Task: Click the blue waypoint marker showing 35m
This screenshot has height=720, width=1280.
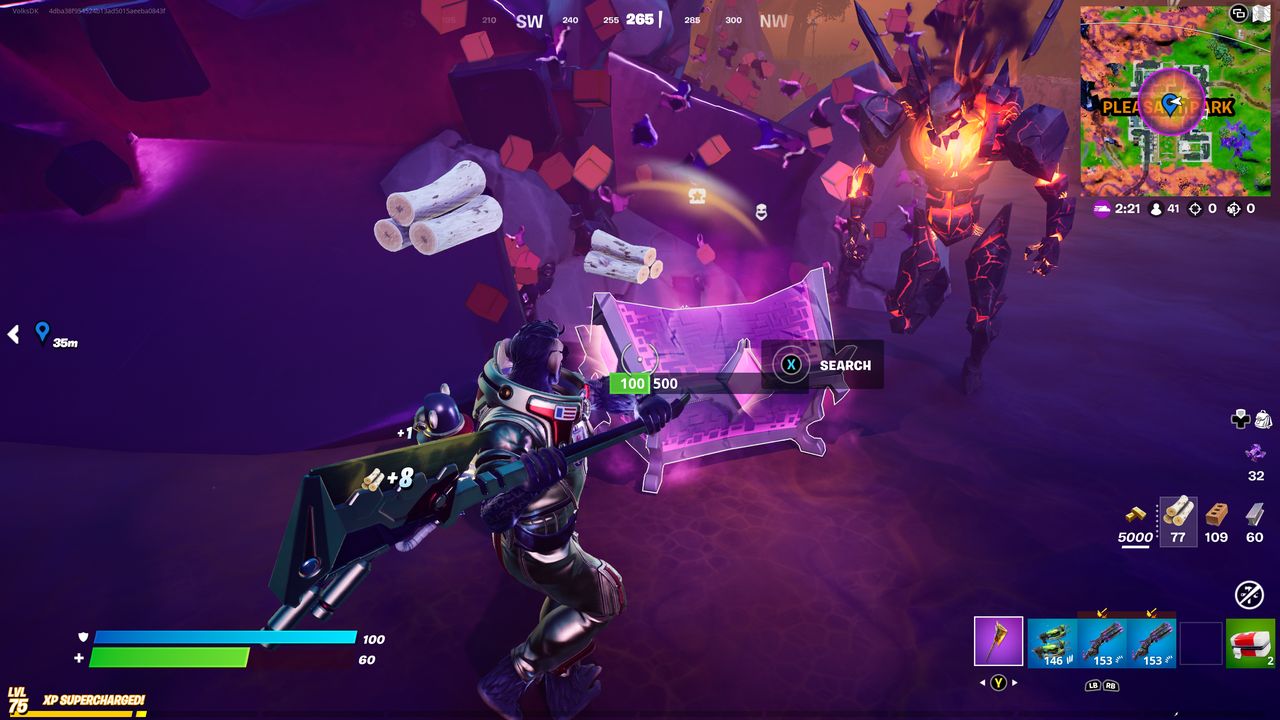Action: pos(42,331)
